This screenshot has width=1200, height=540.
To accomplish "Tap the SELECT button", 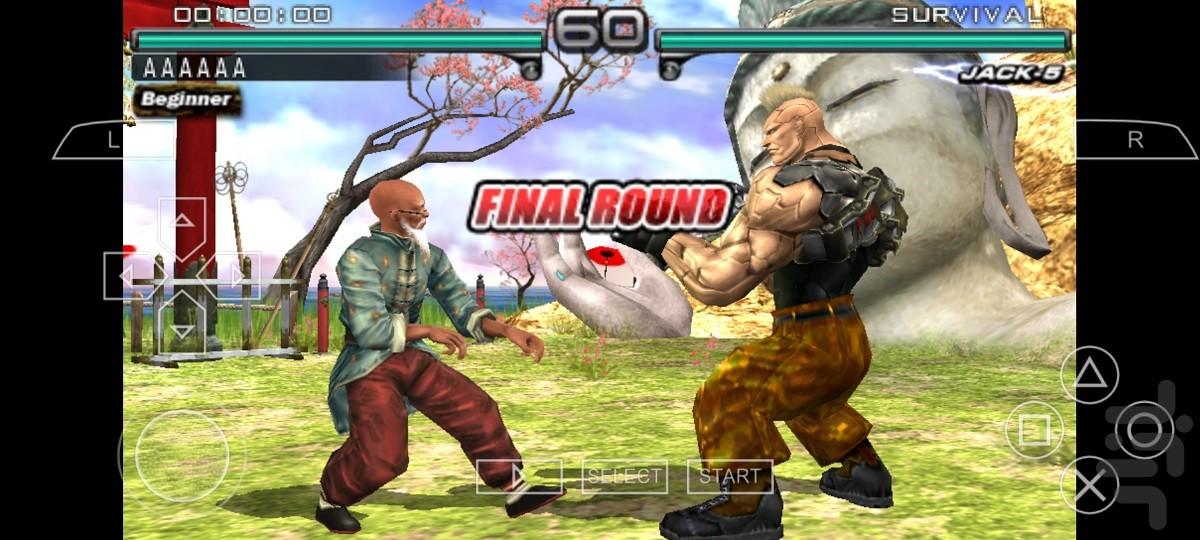I will tap(625, 476).
